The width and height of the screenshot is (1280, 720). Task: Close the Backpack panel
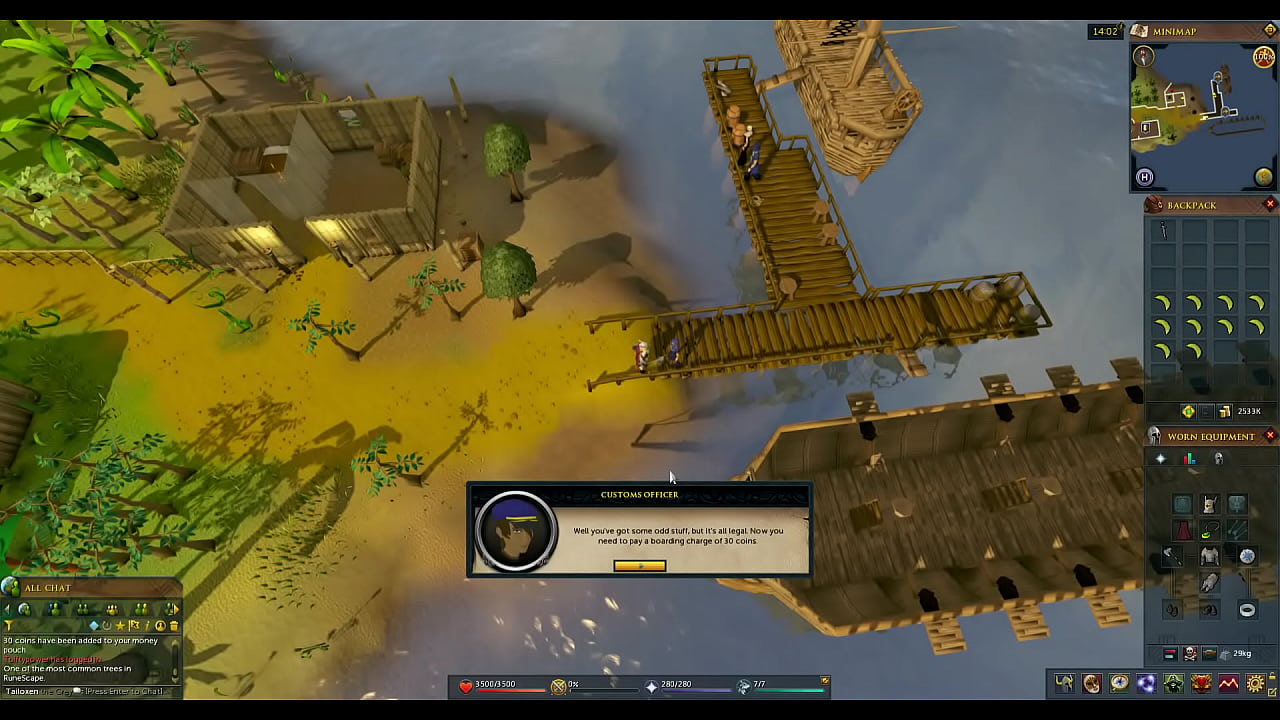(1270, 204)
